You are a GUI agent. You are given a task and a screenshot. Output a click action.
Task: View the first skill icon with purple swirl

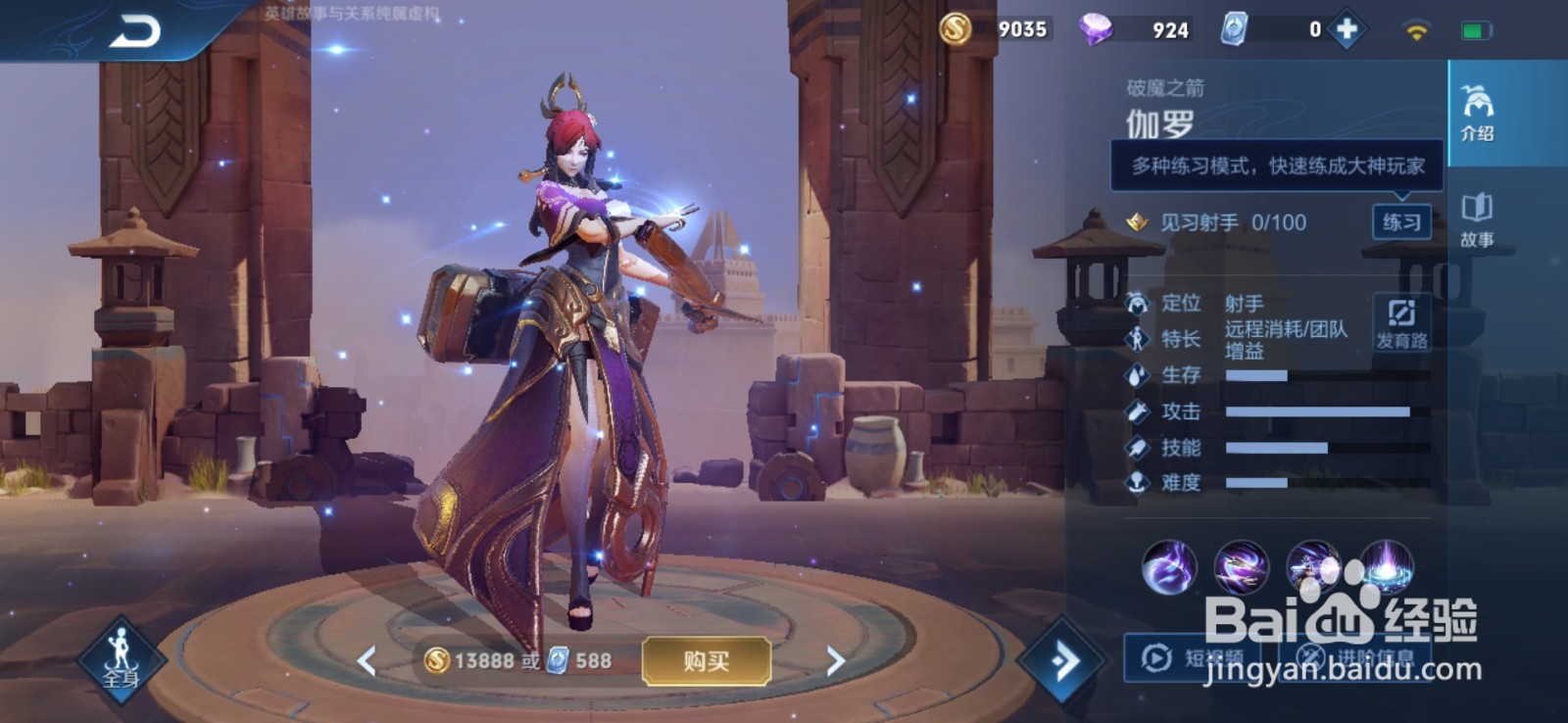pyautogui.click(x=1169, y=567)
